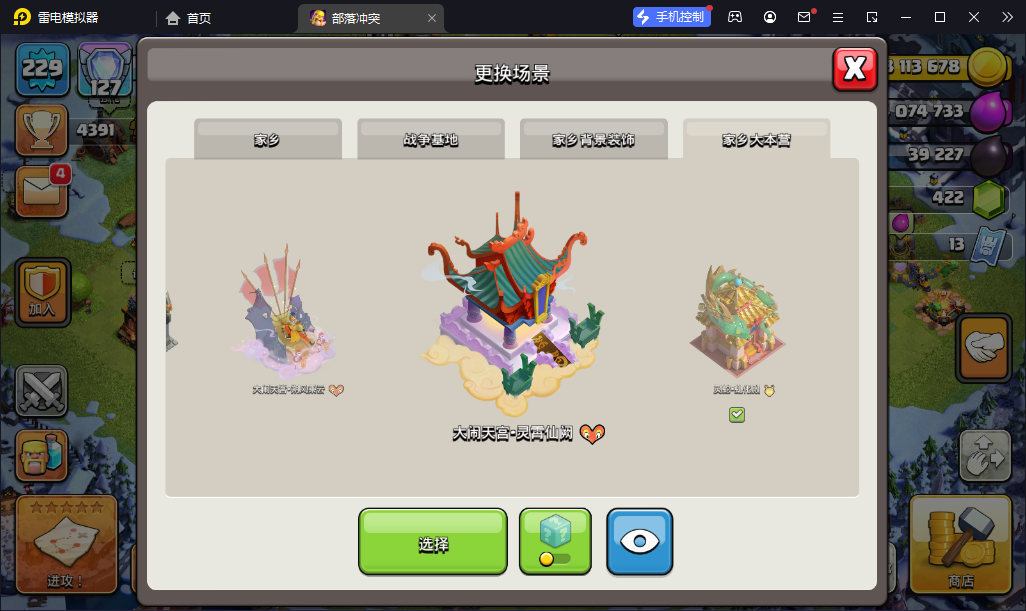Pick the golden dragon town hall skin

point(736,322)
